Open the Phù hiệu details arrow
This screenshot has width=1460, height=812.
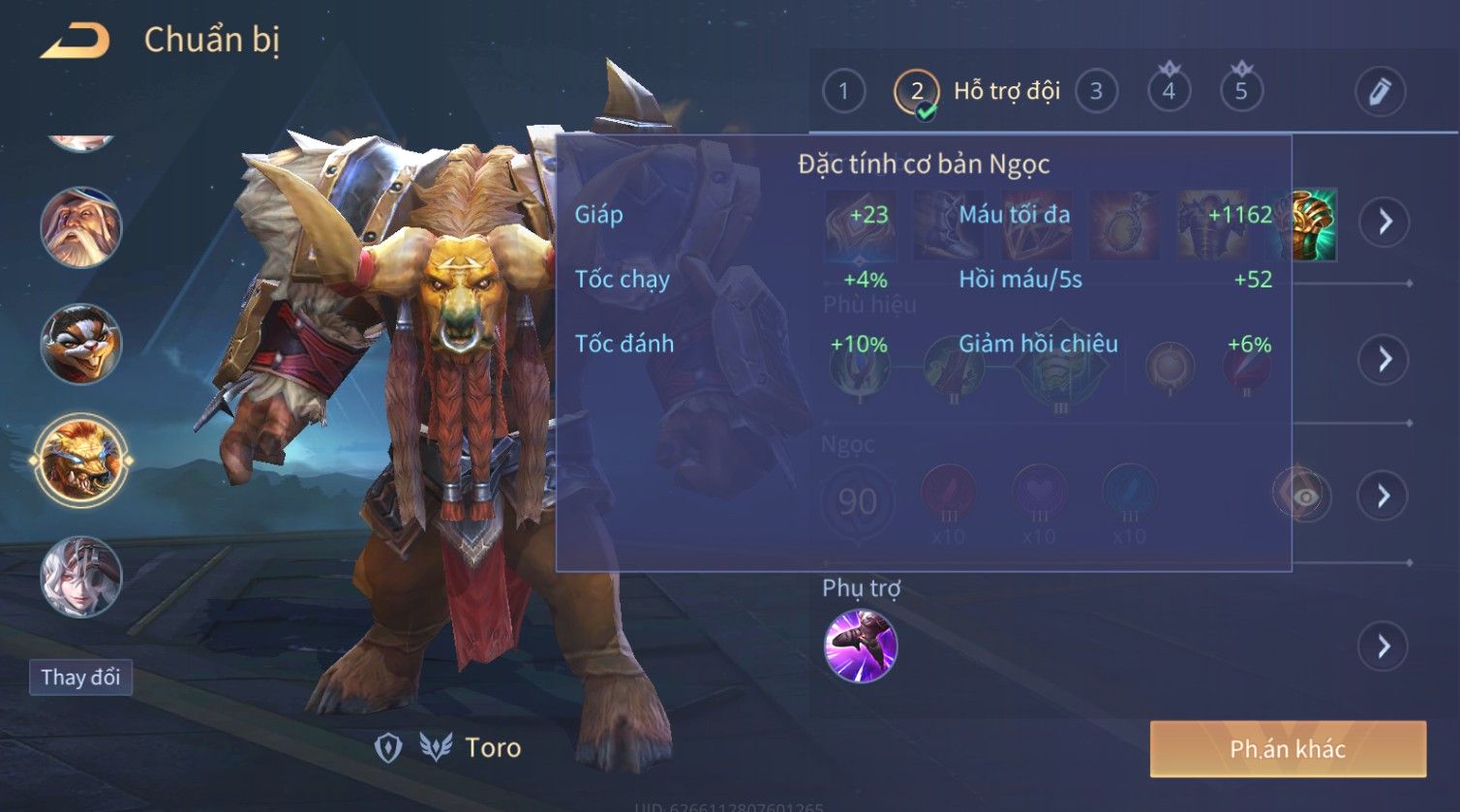point(1384,359)
